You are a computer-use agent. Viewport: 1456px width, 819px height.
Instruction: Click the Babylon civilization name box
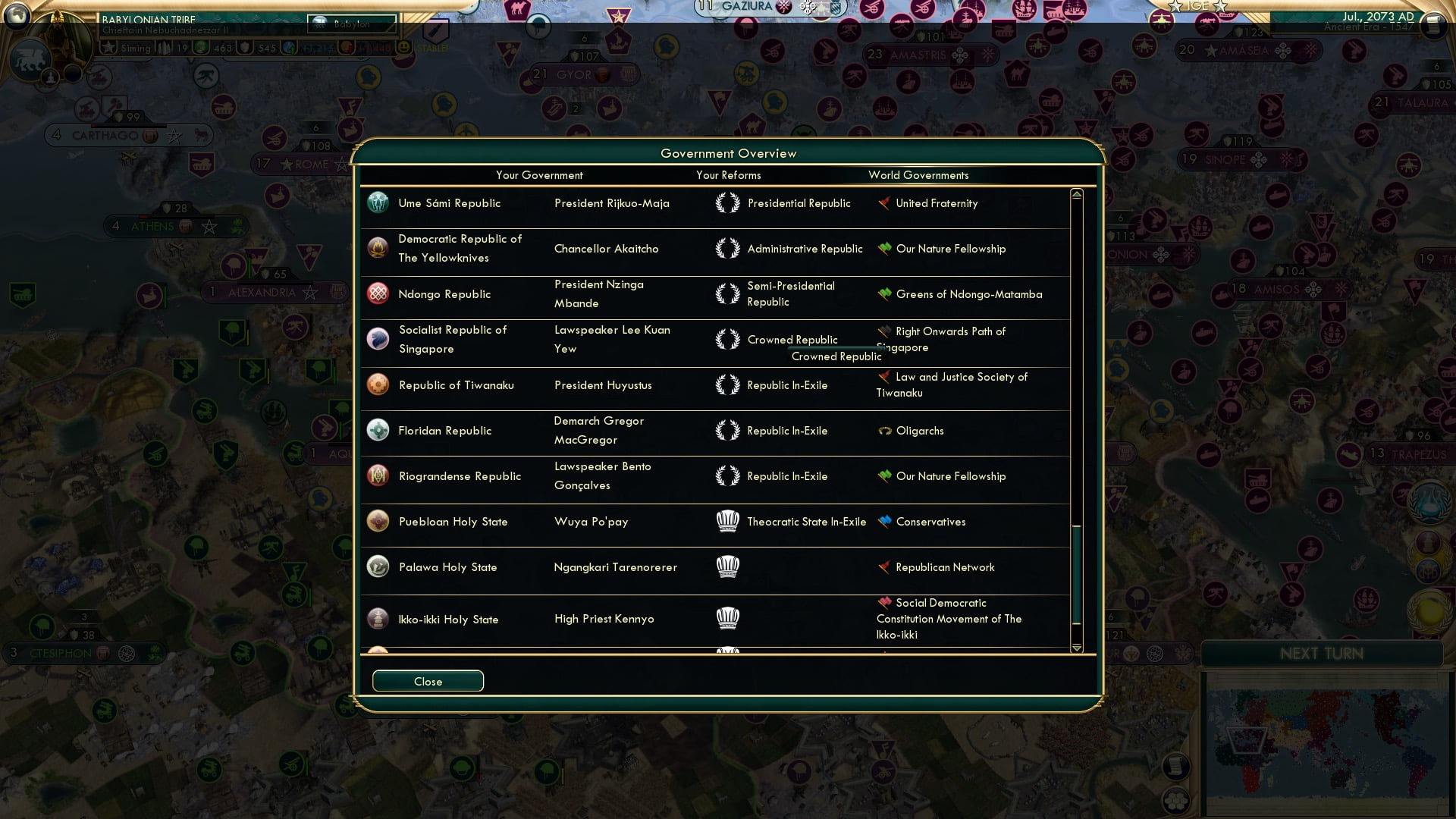[351, 24]
